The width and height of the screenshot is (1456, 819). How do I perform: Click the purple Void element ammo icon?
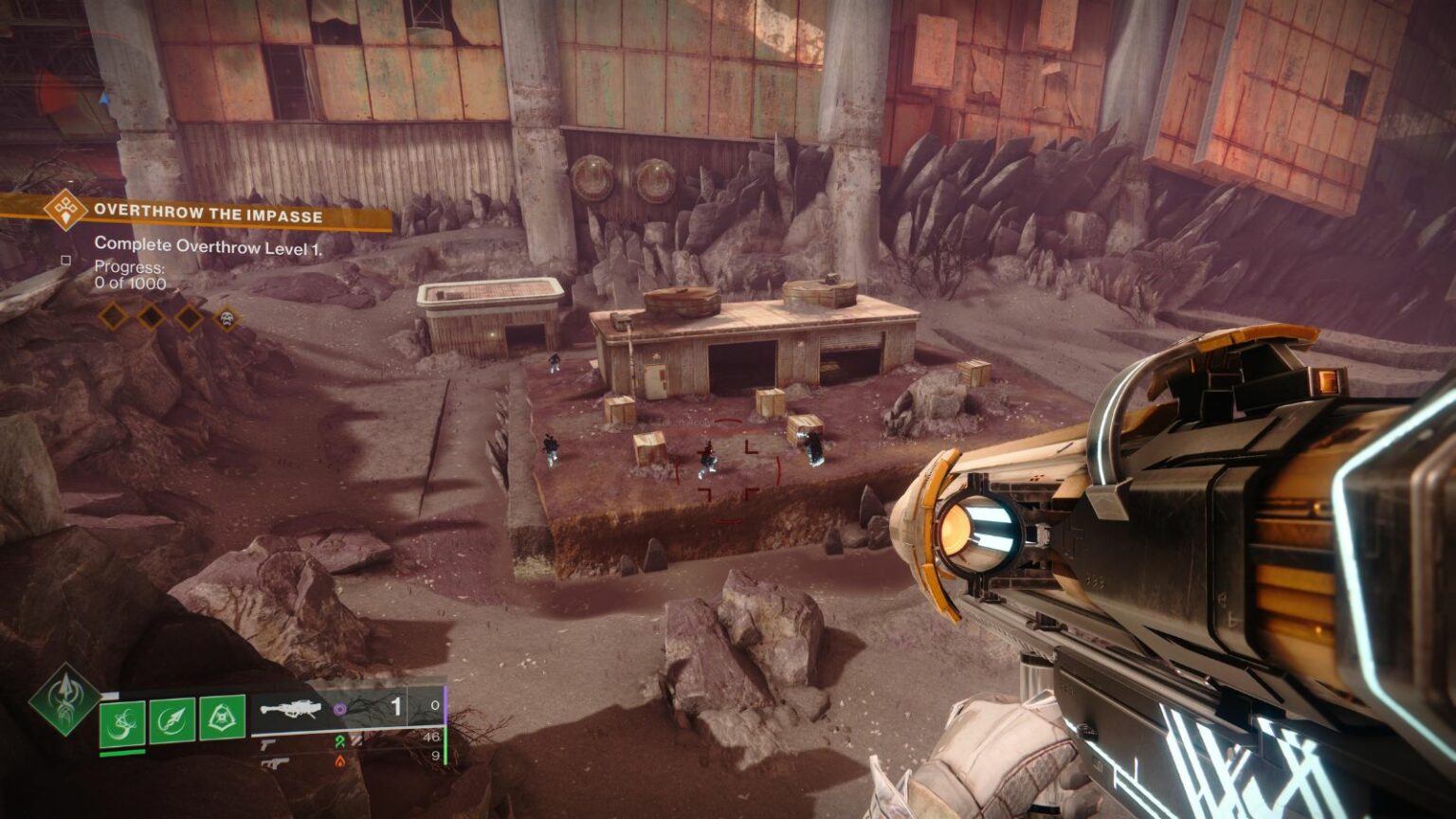coord(340,708)
